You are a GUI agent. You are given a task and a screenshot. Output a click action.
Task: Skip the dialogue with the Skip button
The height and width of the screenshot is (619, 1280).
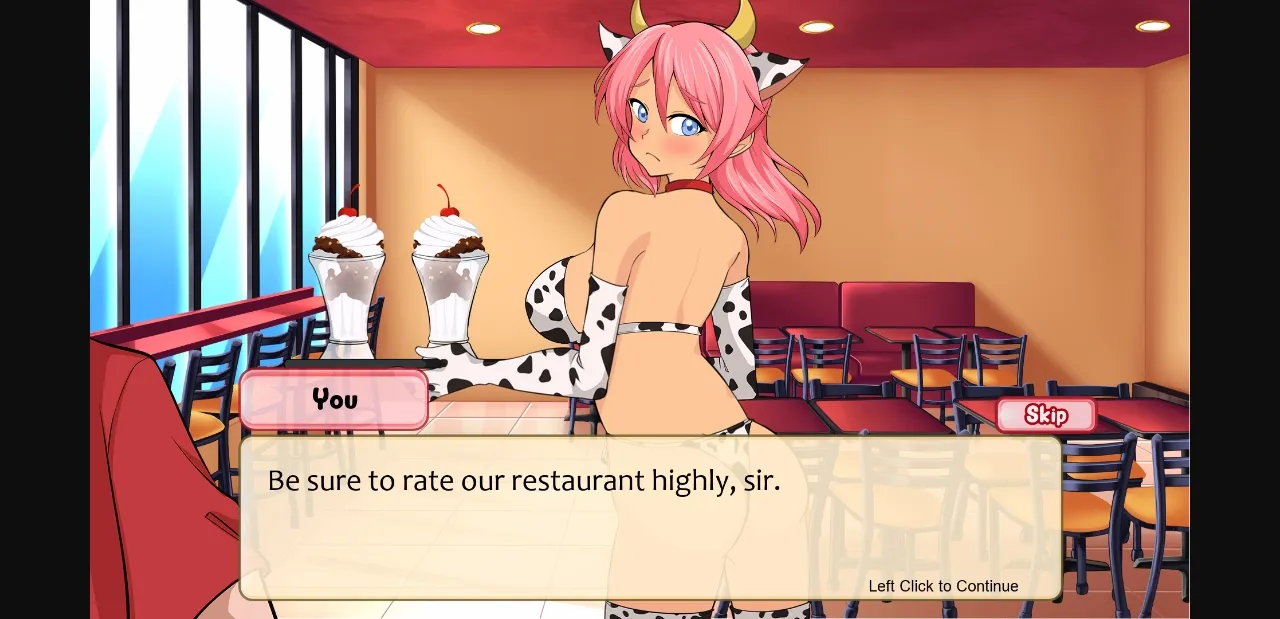(x=1045, y=415)
